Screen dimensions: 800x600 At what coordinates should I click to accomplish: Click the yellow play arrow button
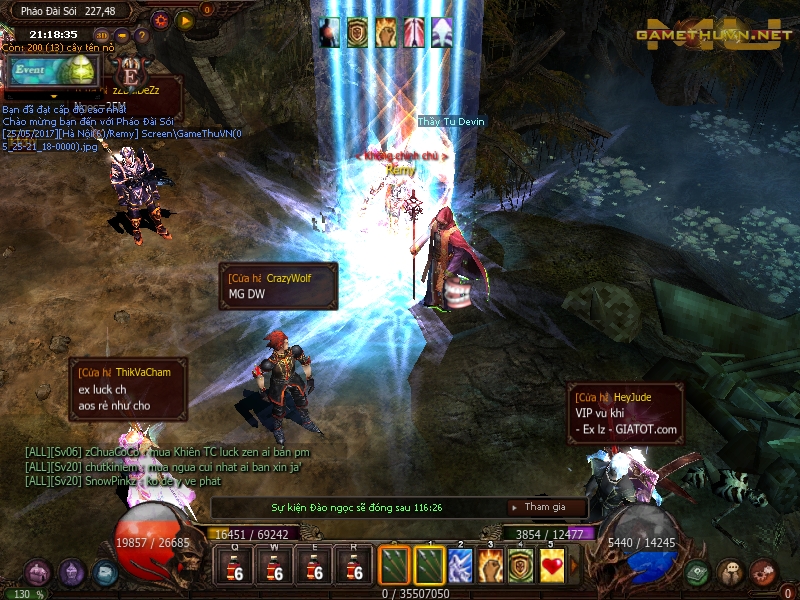pos(184,19)
